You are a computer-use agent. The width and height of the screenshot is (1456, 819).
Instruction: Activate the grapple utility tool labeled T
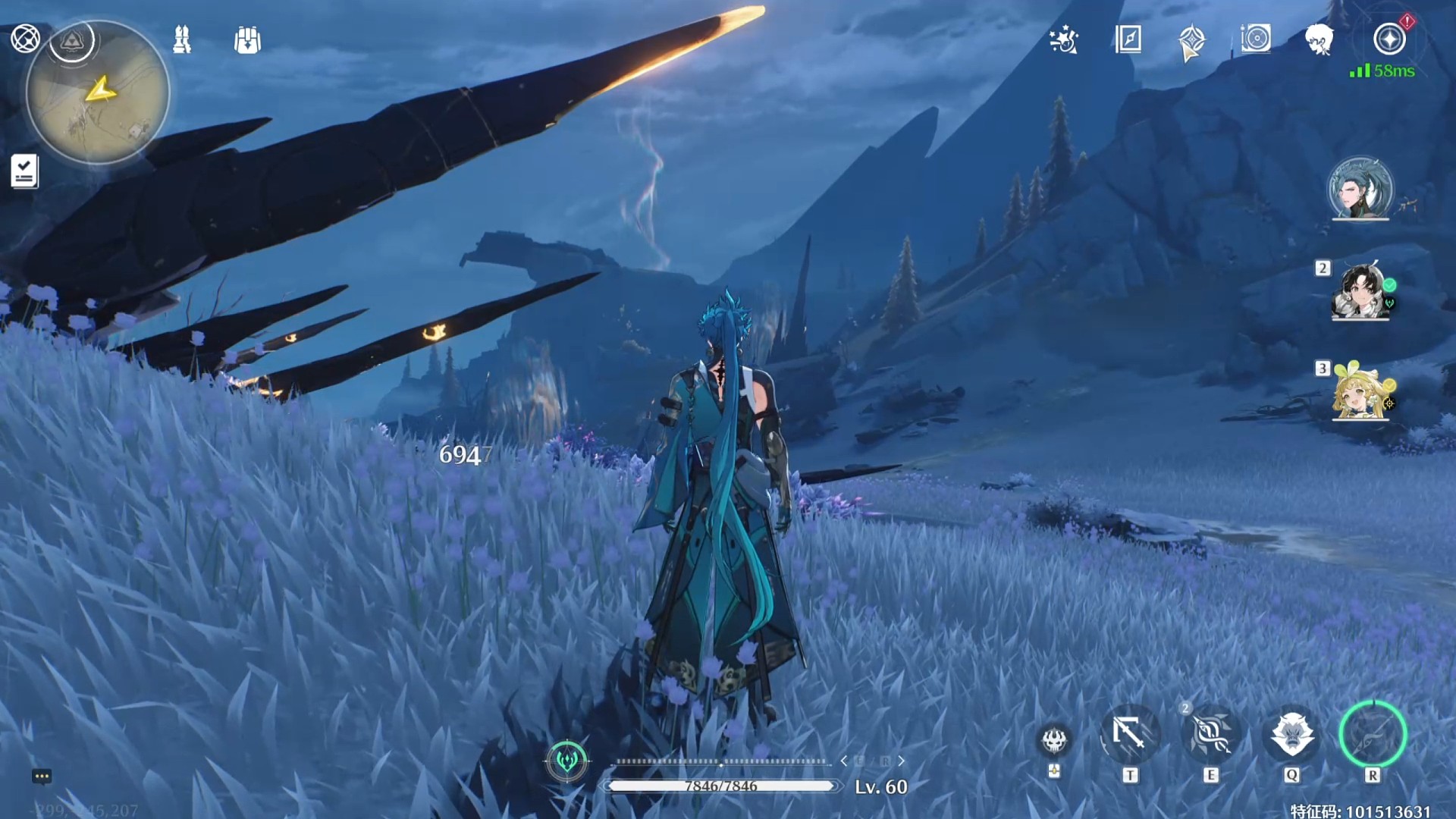[x=1130, y=735]
